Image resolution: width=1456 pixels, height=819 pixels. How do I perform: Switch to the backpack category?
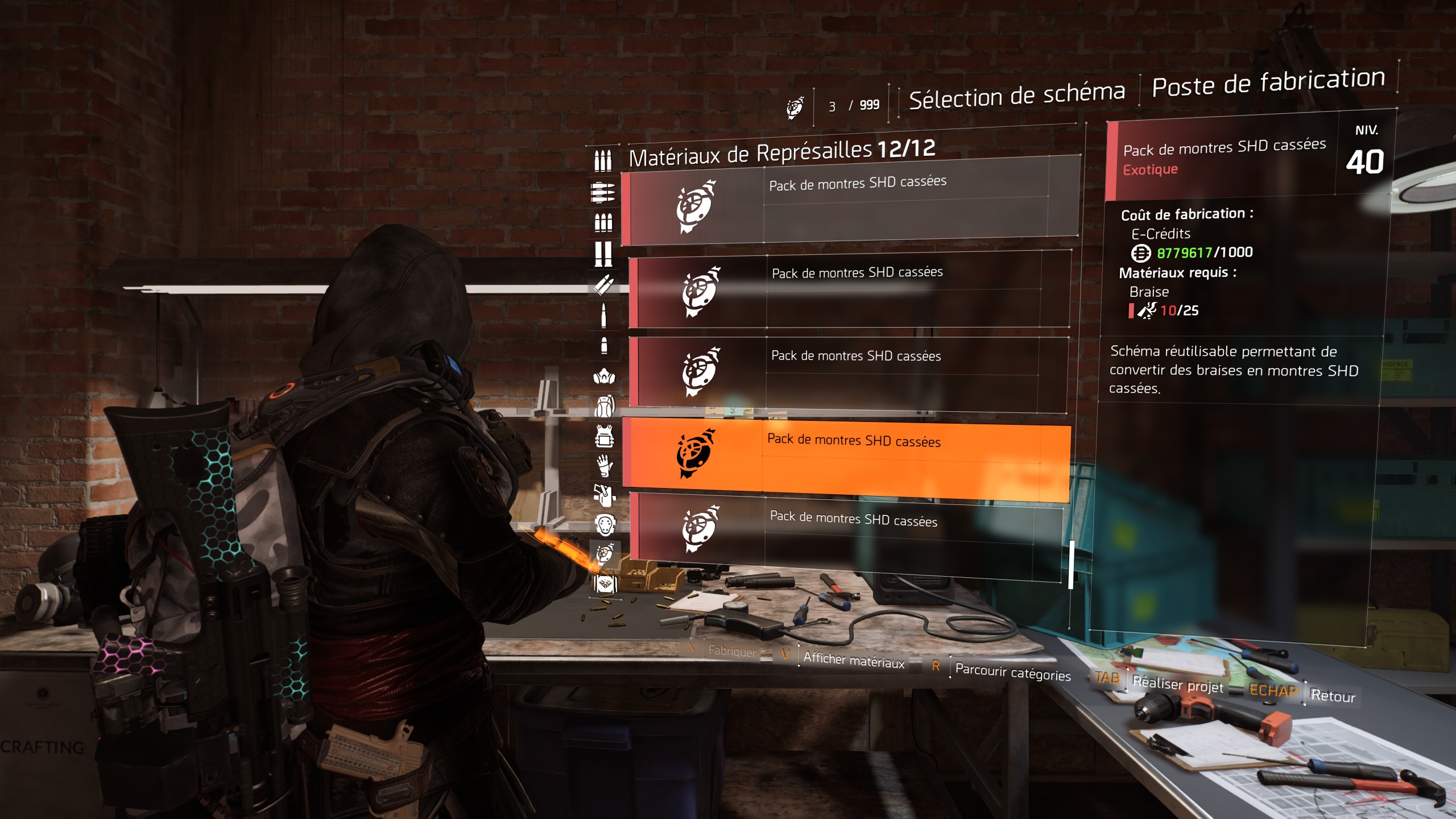(604, 407)
